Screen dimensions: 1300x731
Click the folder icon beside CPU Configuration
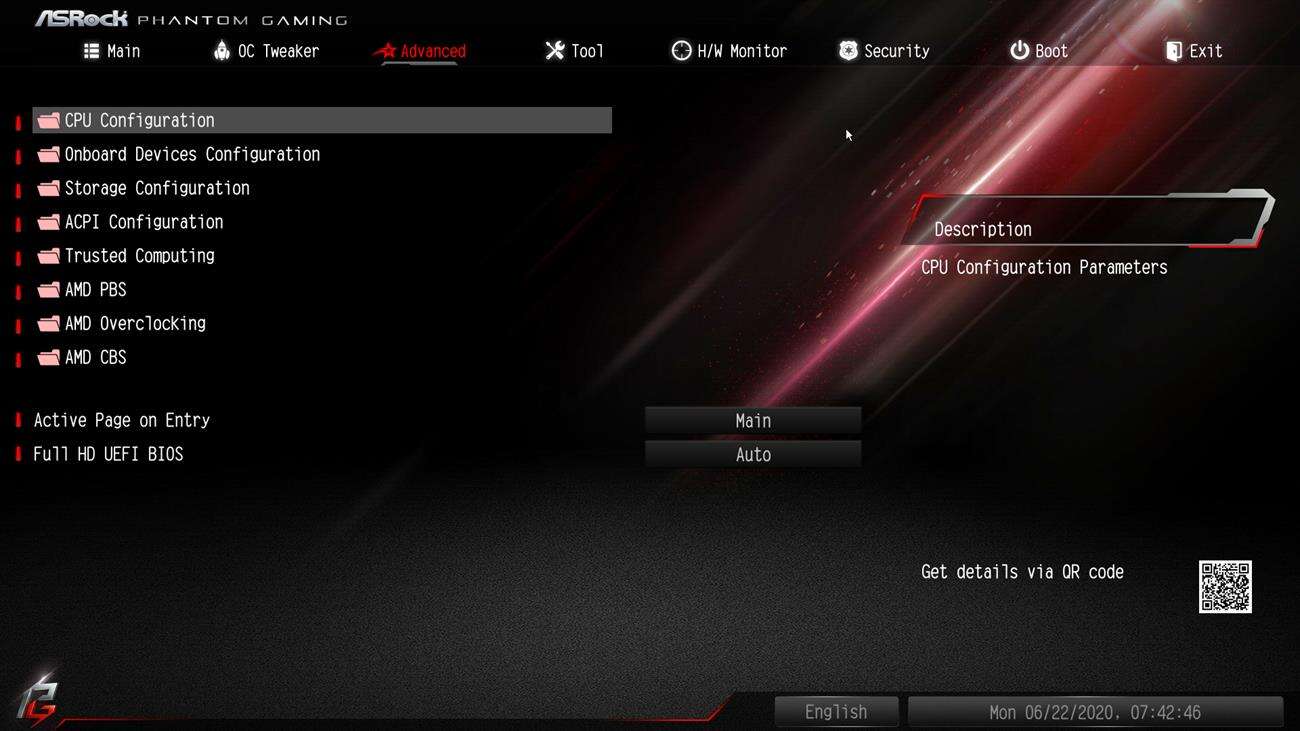click(47, 119)
